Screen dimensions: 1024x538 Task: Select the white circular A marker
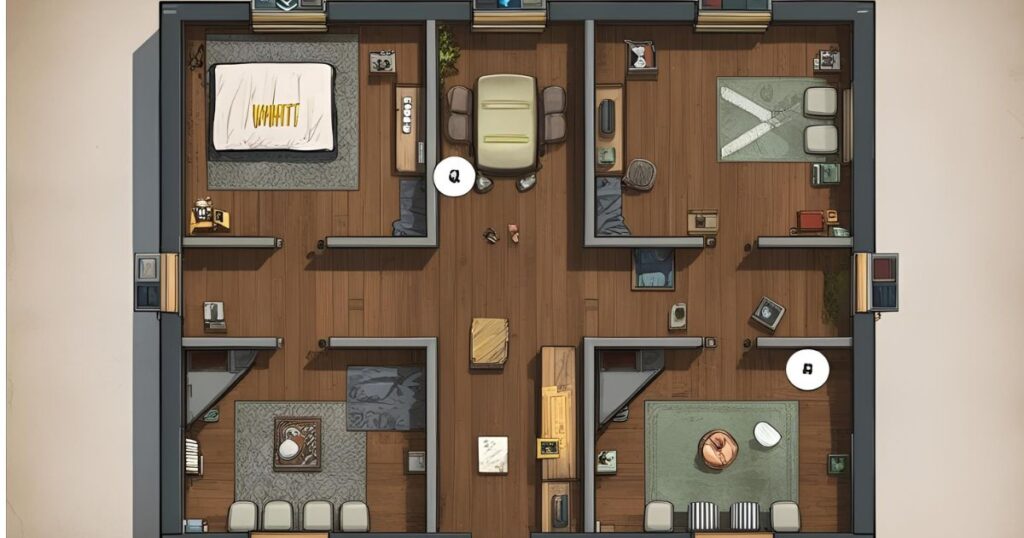[x=807, y=370]
